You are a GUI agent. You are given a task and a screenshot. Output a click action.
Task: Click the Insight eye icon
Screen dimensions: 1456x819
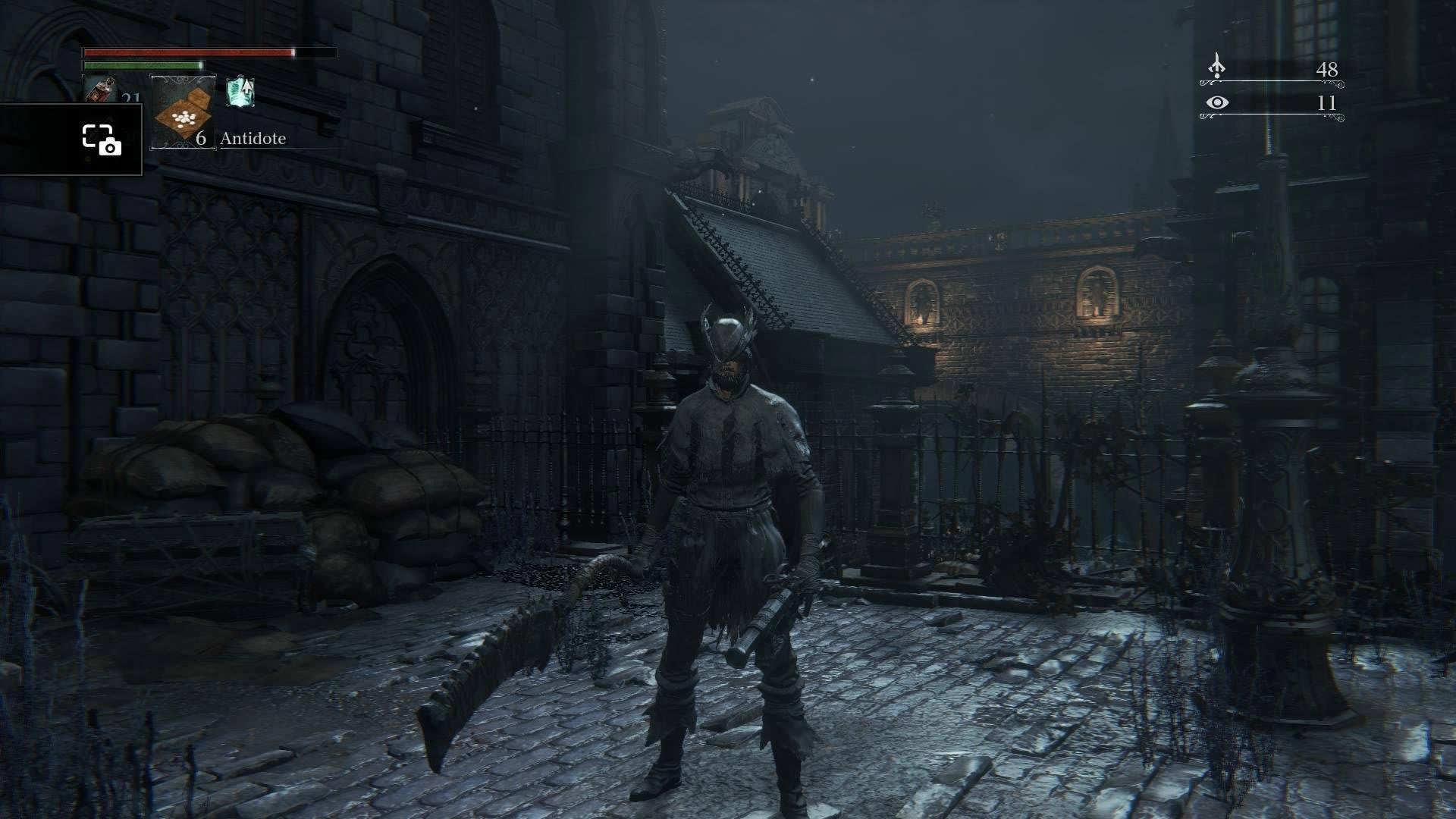click(x=1217, y=102)
